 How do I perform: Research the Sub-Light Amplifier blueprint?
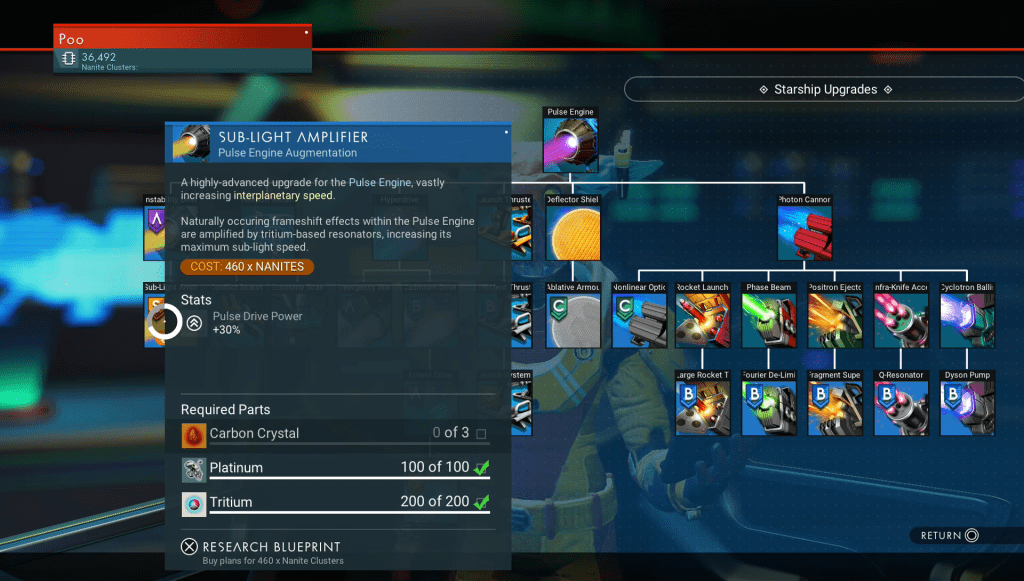pos(262,547)
